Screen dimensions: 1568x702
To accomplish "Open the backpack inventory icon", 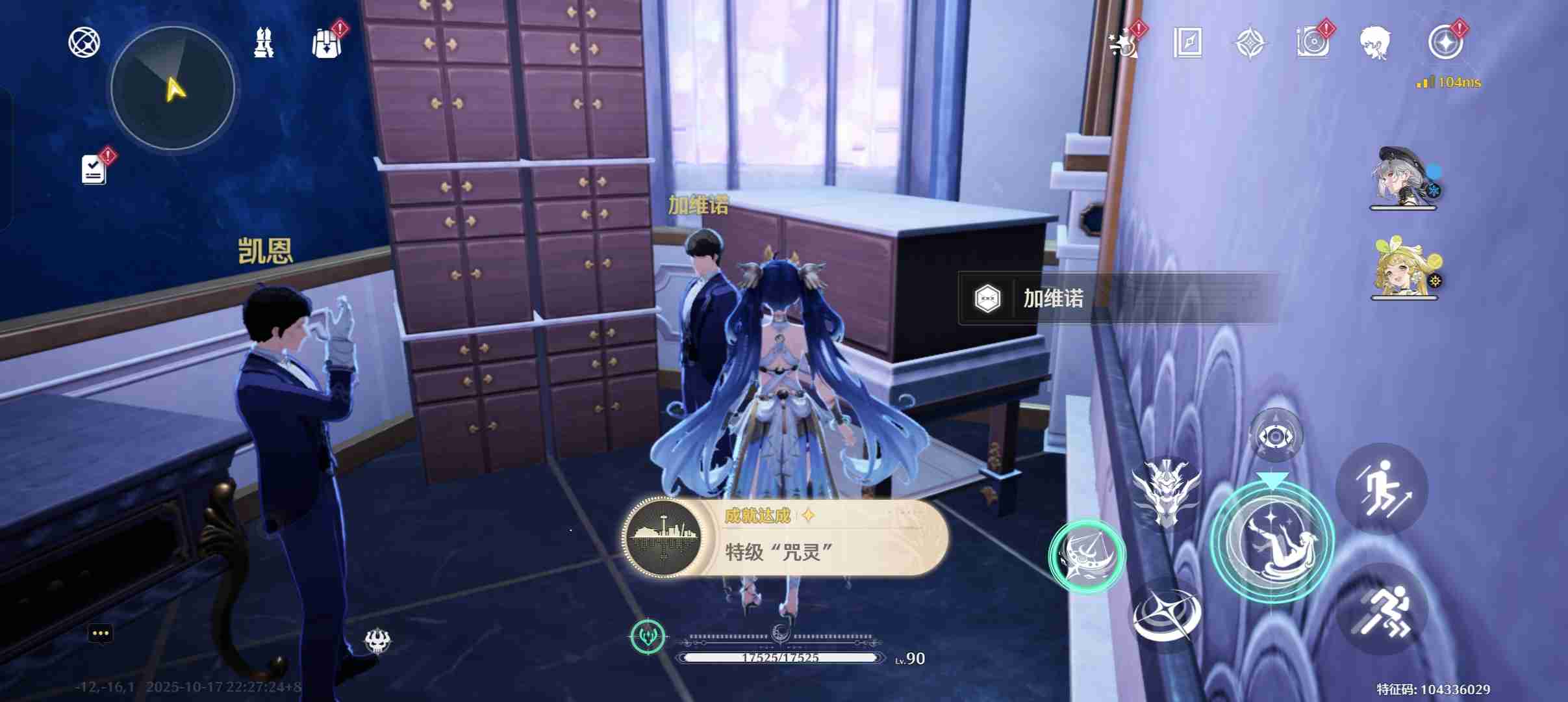I will (327, 41).
